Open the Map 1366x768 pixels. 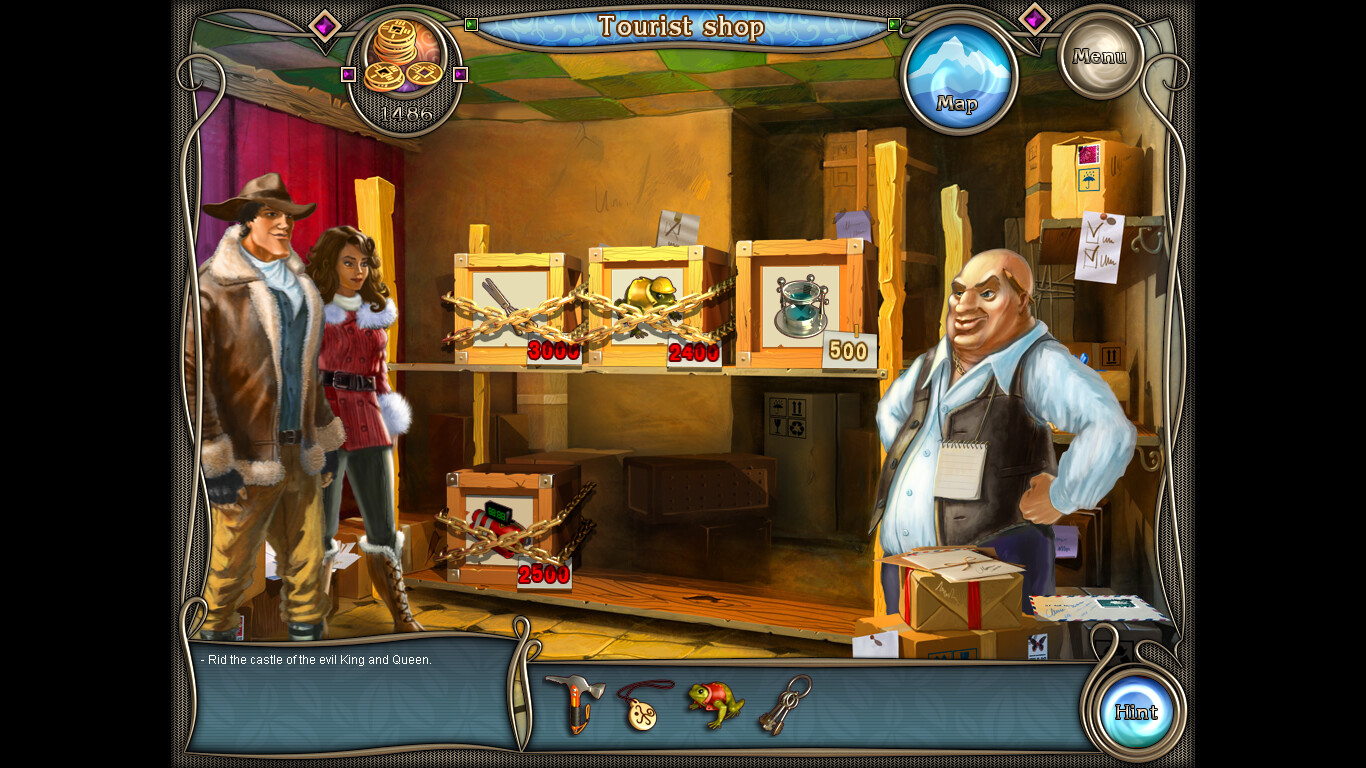pos(958,79)
